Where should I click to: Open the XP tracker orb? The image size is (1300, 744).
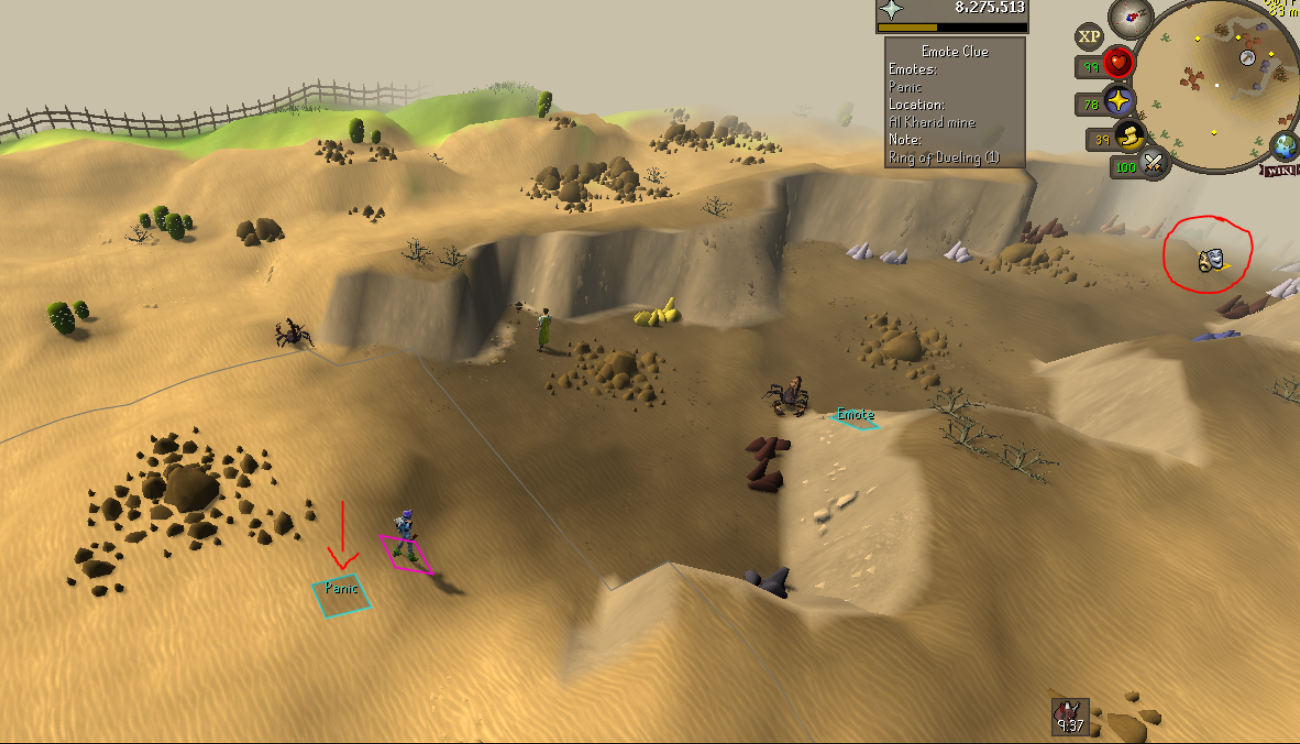(x=1088, y=35)
